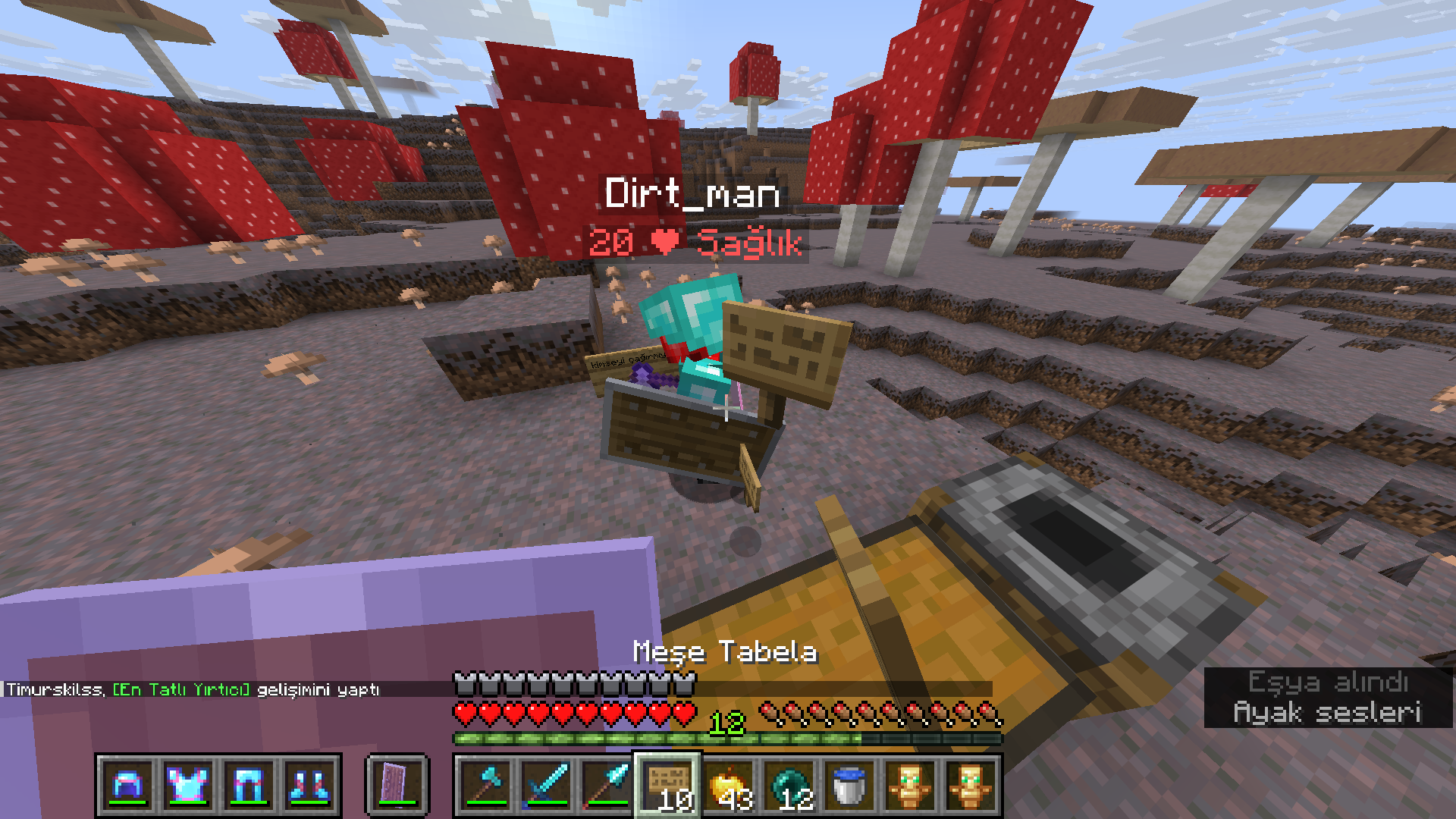
Task: Click the shield off-hand slot
Action: point(397,785)
